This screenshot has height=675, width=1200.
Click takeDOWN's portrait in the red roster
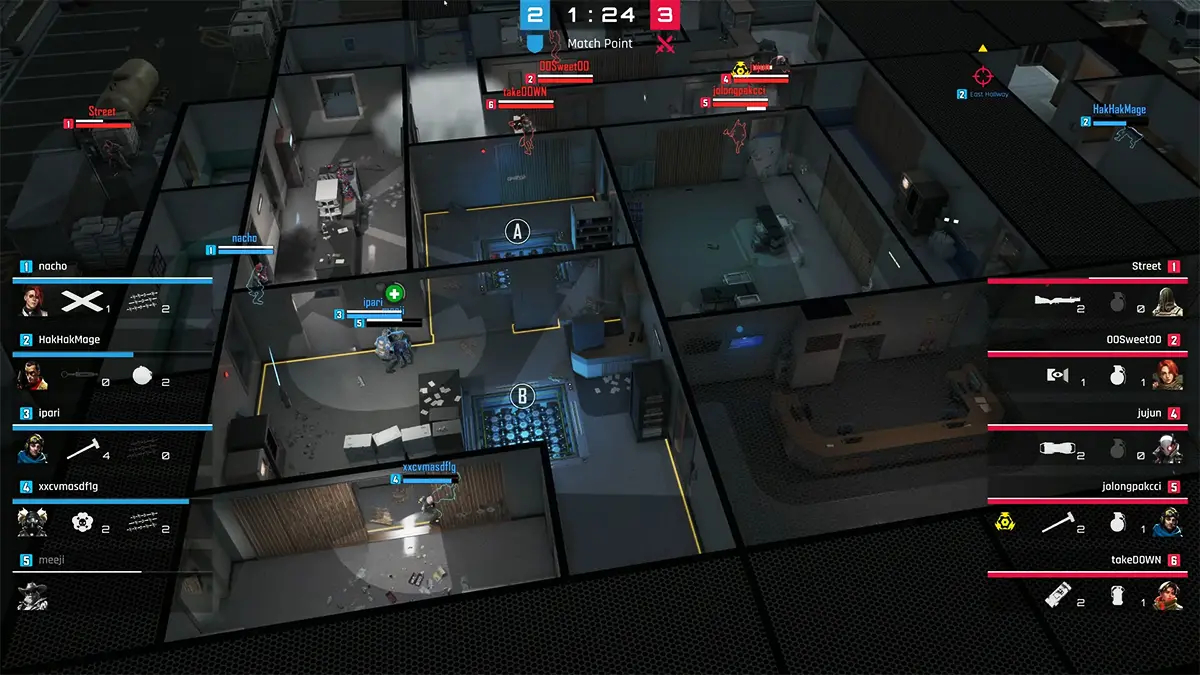[x=1166, y=596]
